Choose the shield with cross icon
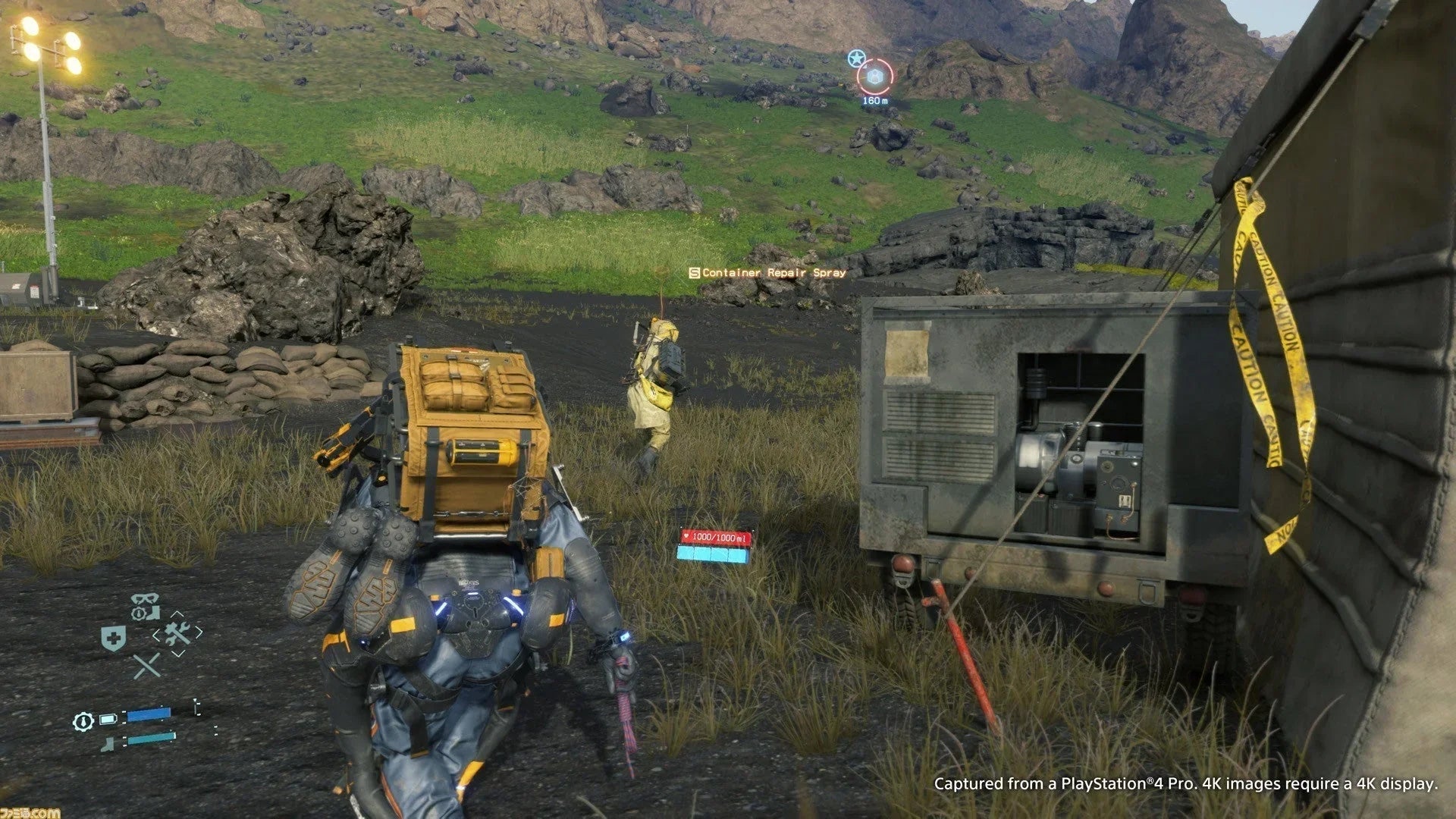Viewport: 1456px width, 819px height. pyautogui.click(x=114, y=639)
